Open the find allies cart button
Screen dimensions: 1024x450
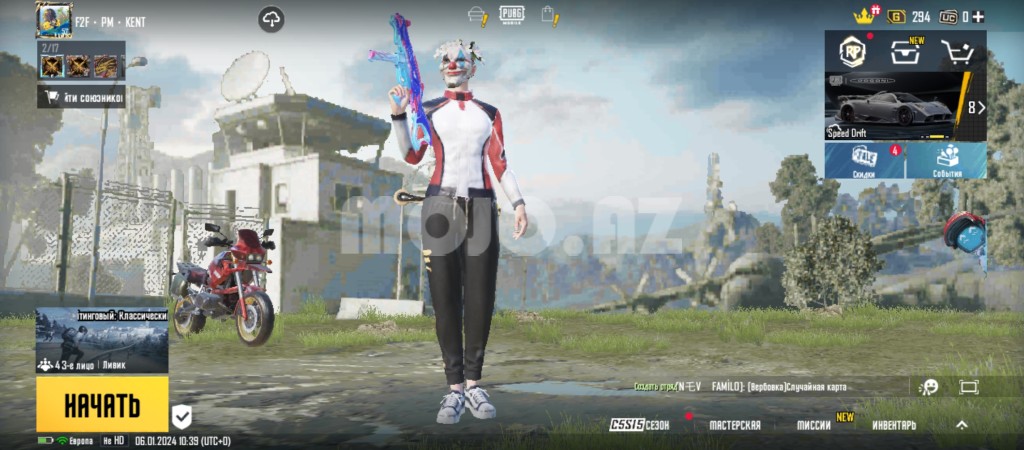[x=82, y=97]
